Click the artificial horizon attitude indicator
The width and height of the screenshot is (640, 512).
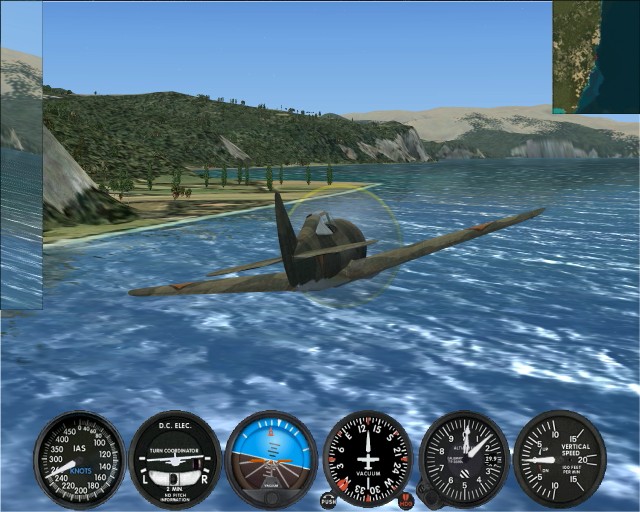(271, 459)
